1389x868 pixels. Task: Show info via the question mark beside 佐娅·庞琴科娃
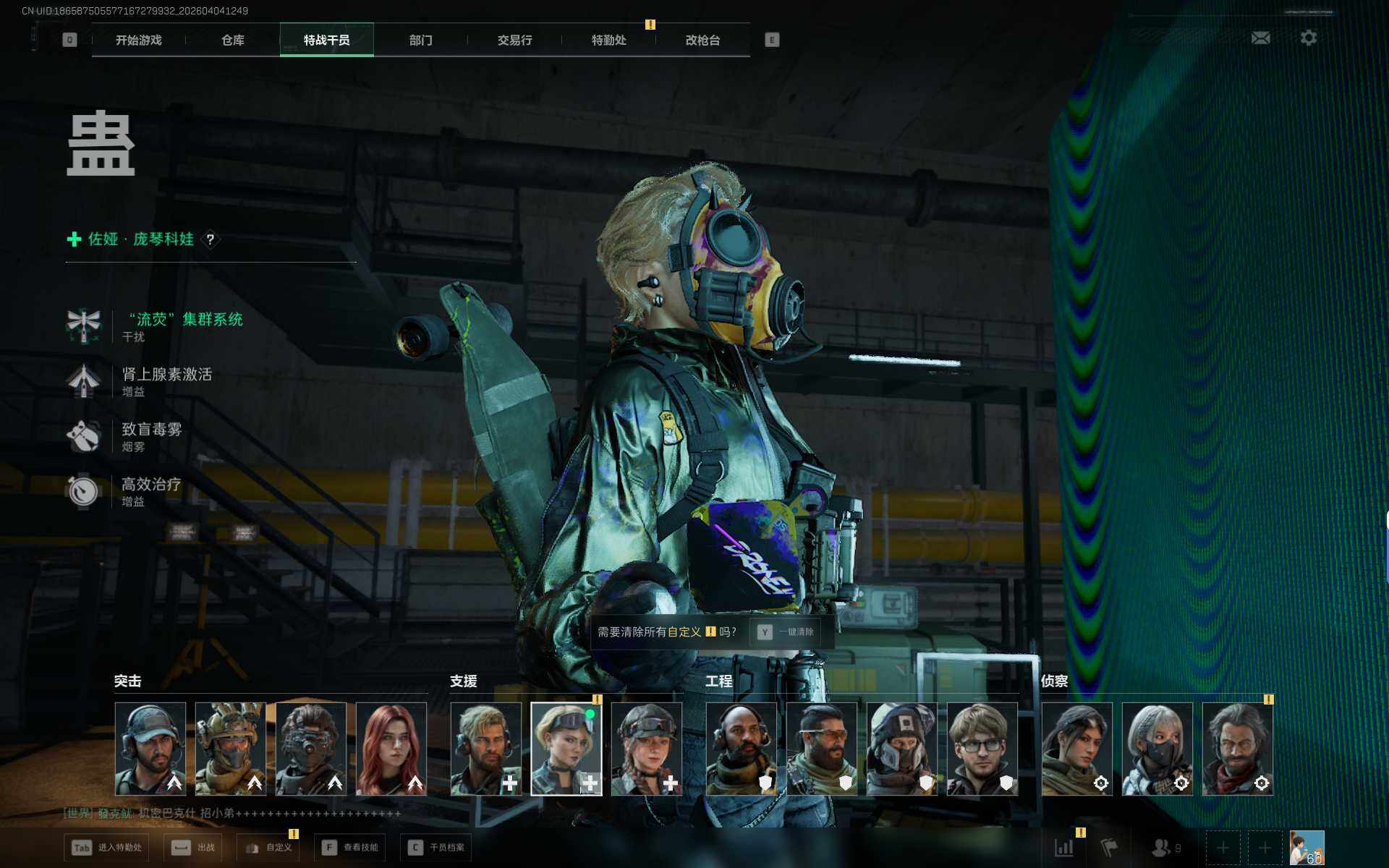pos(211,239)
